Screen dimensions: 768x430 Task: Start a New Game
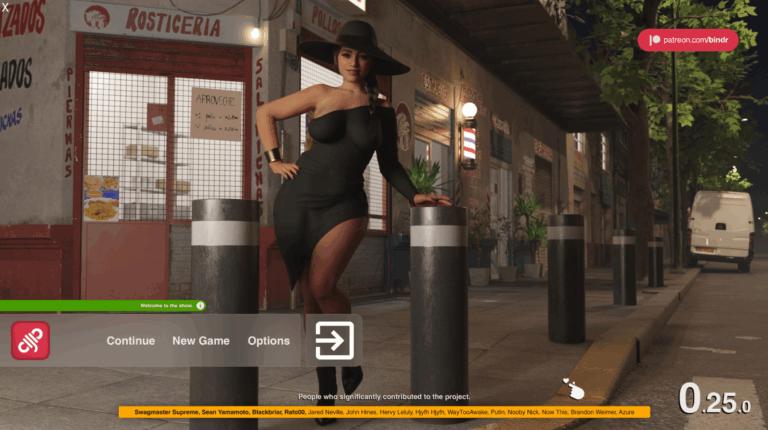click(x=201, y=341)
